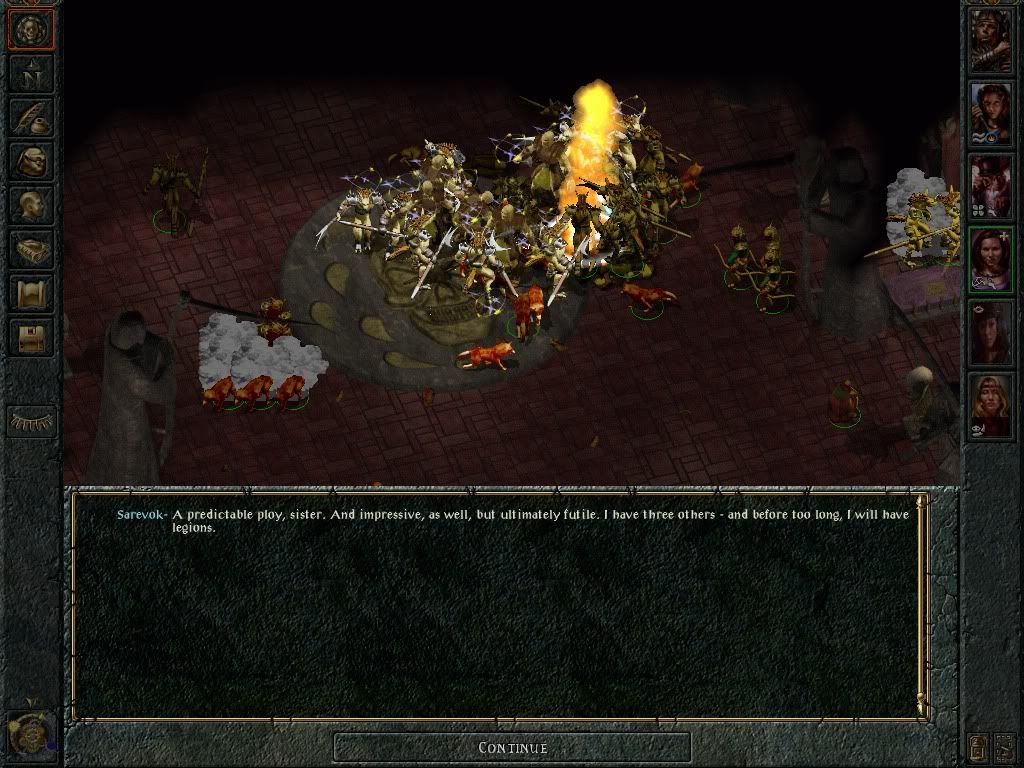Select the second party member portrait in blue hood

point(990,112)
